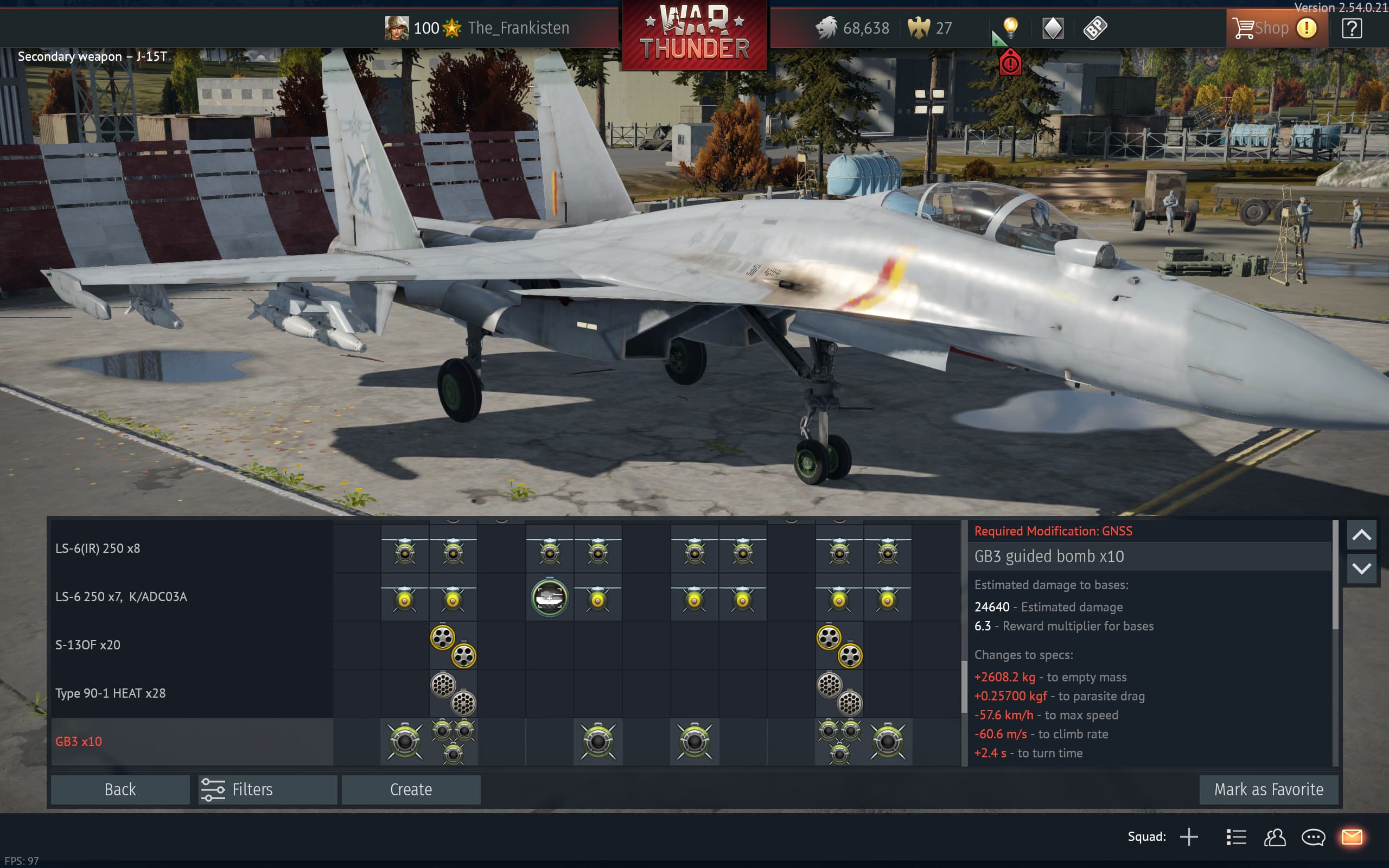Click the War Thunder logo

(x=694, y=34)
